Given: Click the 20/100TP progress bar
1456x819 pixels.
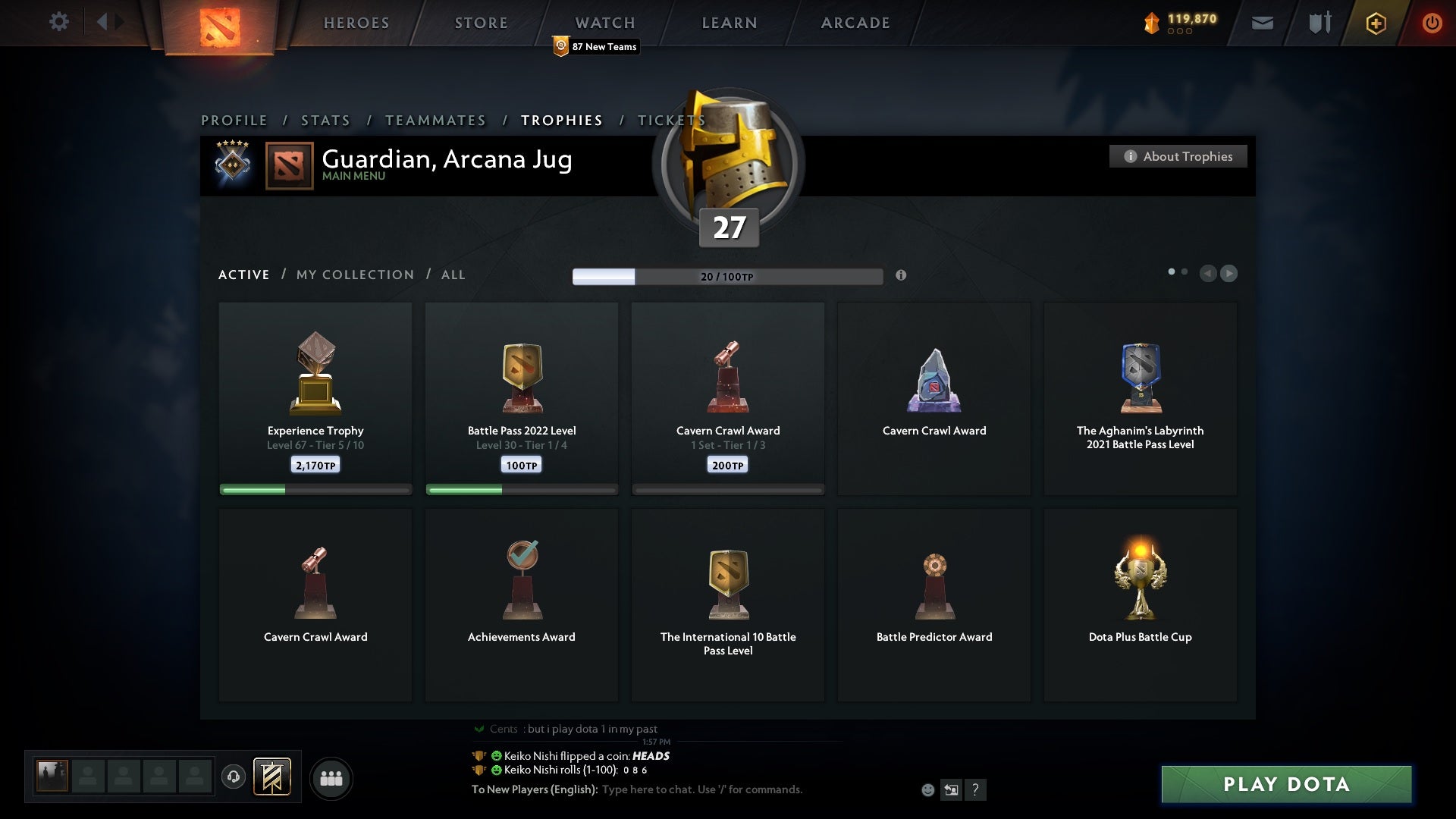Looking at the screenshot, I should click(x=726, y=276).
